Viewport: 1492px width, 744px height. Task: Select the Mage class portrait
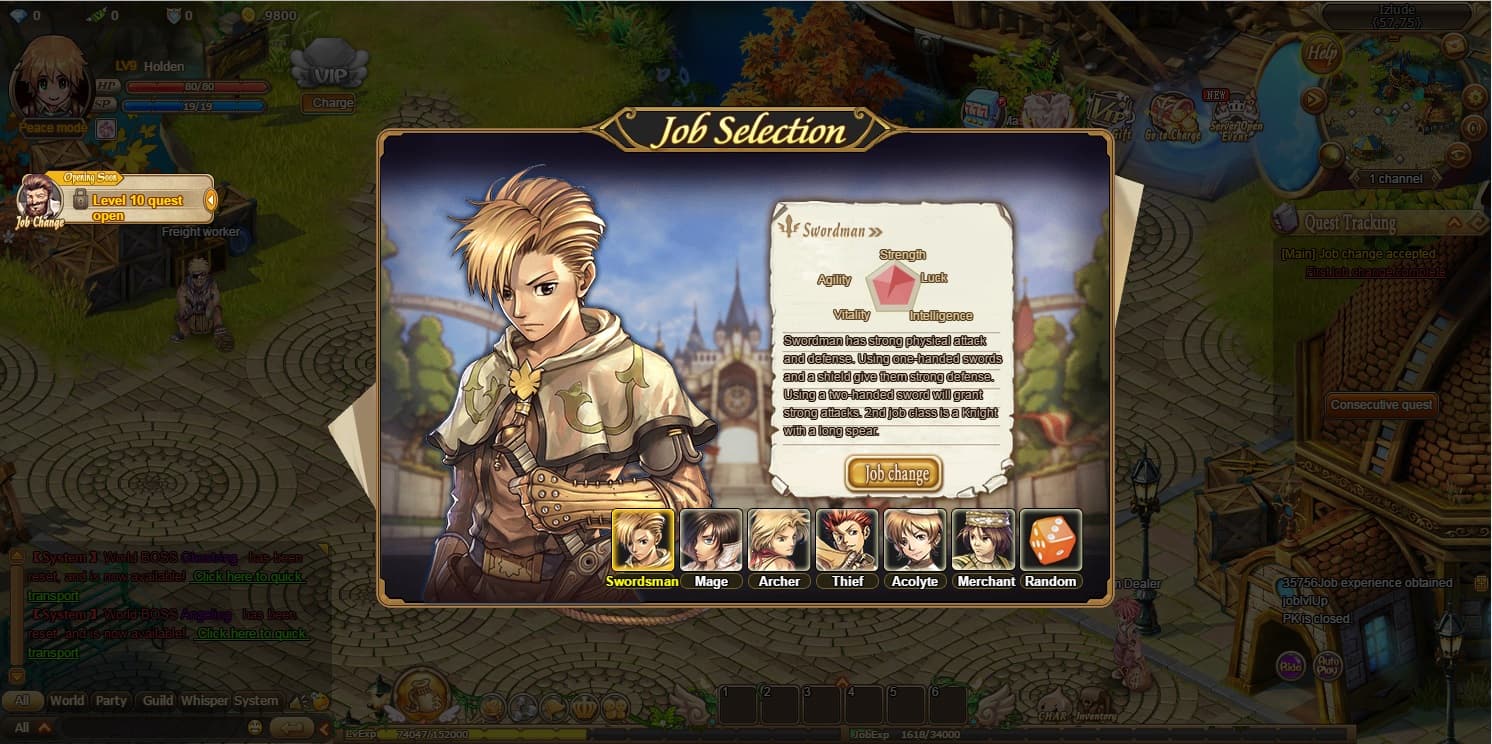(x=712, y=540)
